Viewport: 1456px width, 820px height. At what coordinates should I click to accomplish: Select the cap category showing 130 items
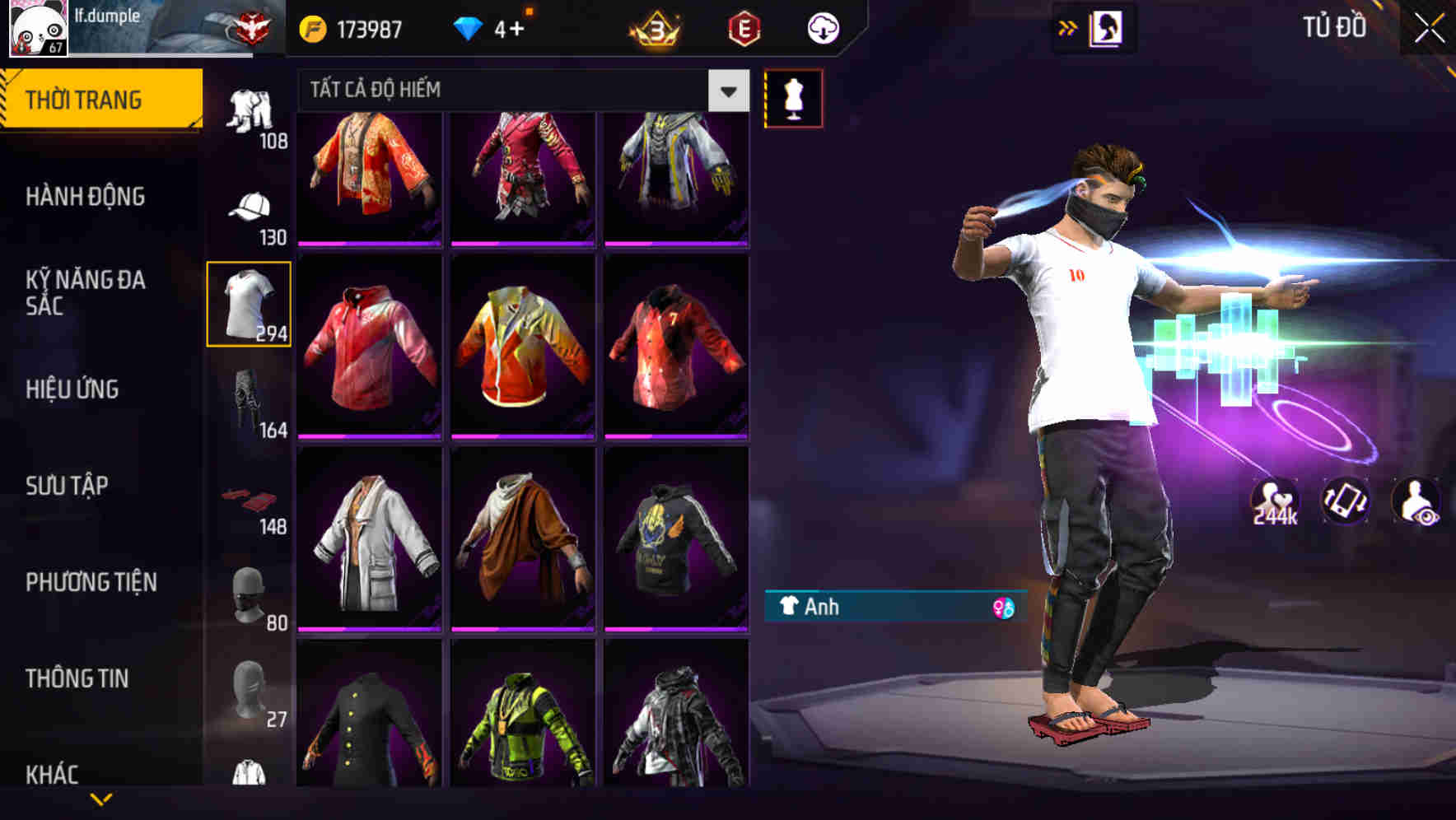pos(250,206)
